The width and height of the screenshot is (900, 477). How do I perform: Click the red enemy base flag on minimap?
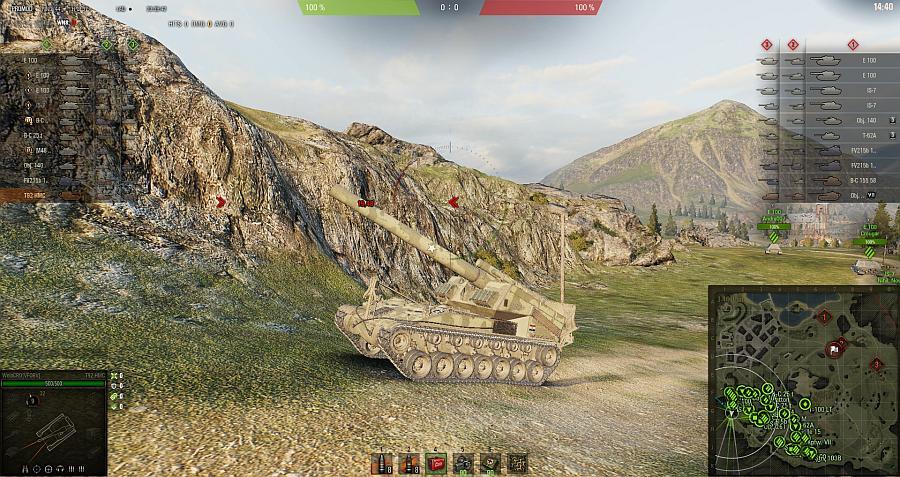click(x=832, y=349)
